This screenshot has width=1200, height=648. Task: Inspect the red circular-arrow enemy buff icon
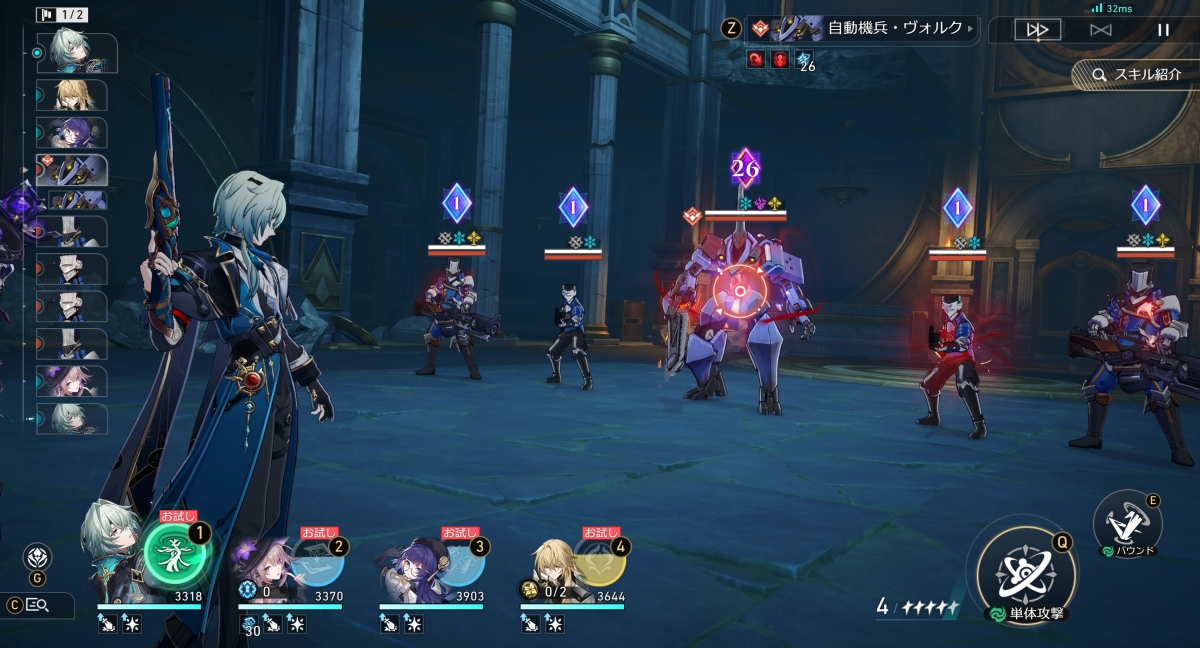756,60
